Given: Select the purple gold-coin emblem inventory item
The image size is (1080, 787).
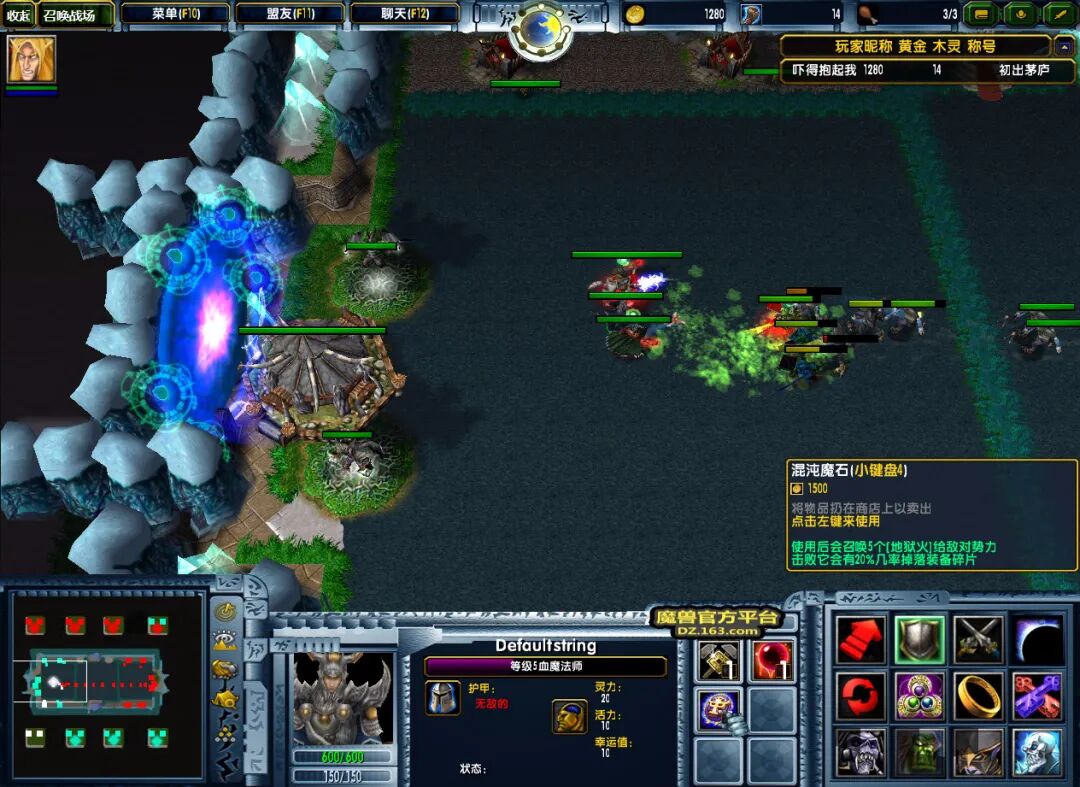Looking at the screenshot, I should (720, 709).
